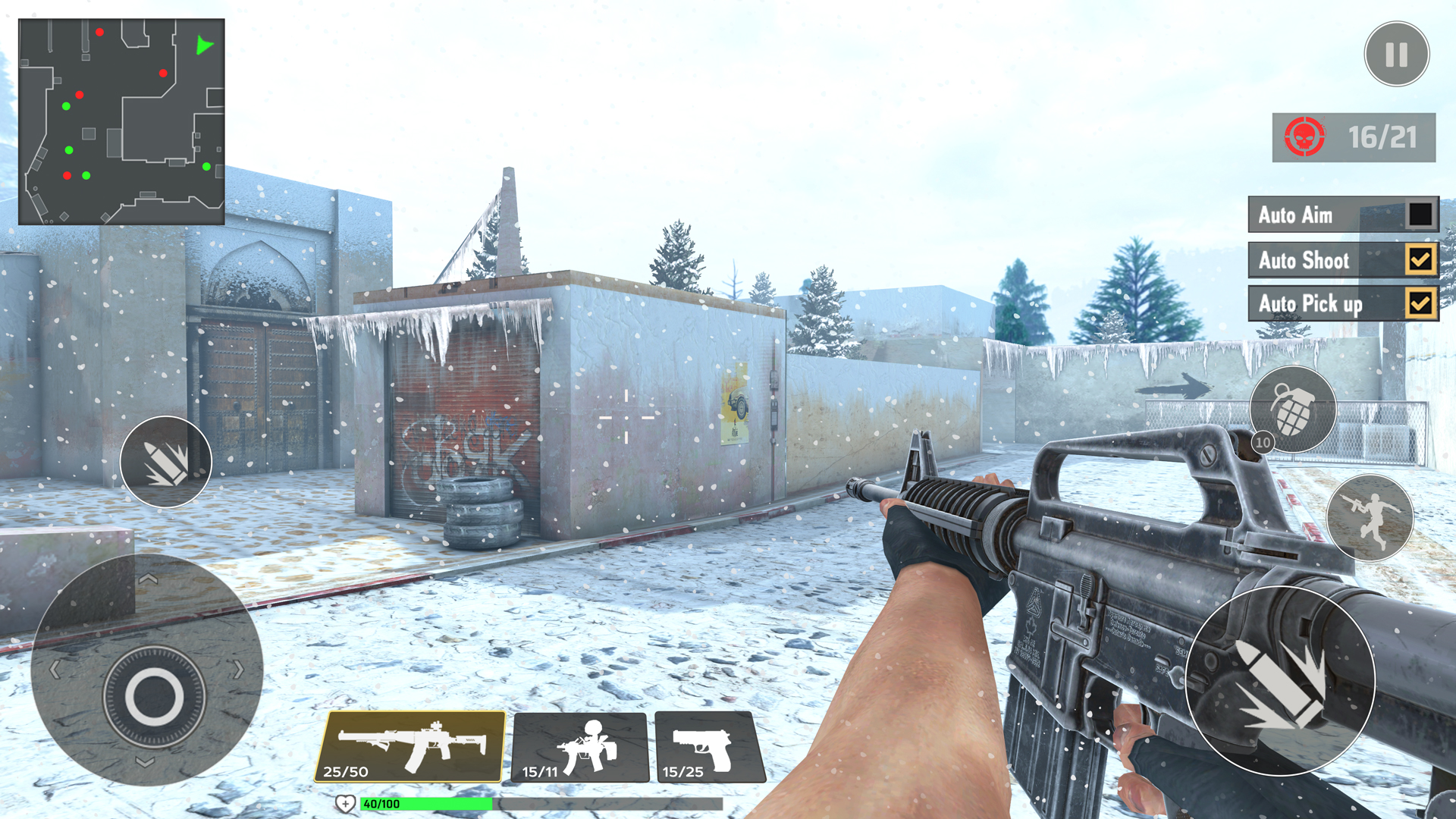
Task: Select the pistol weapon icon showing 15/25
Action: coord(704,747)
